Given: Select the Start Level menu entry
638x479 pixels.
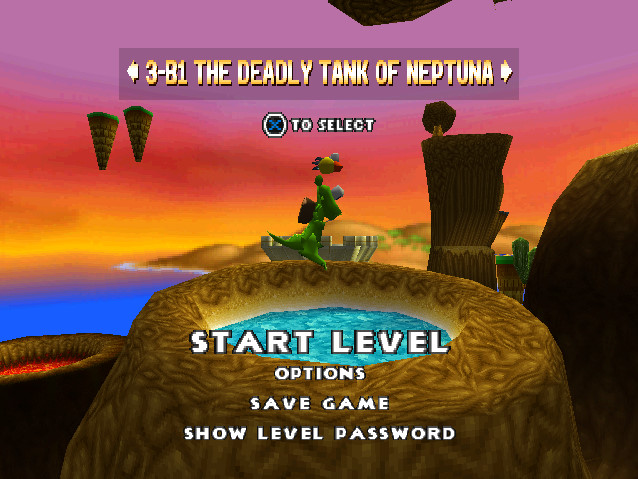Looking at the screenshot, I should pyautogui.click(x=320, y=342).
